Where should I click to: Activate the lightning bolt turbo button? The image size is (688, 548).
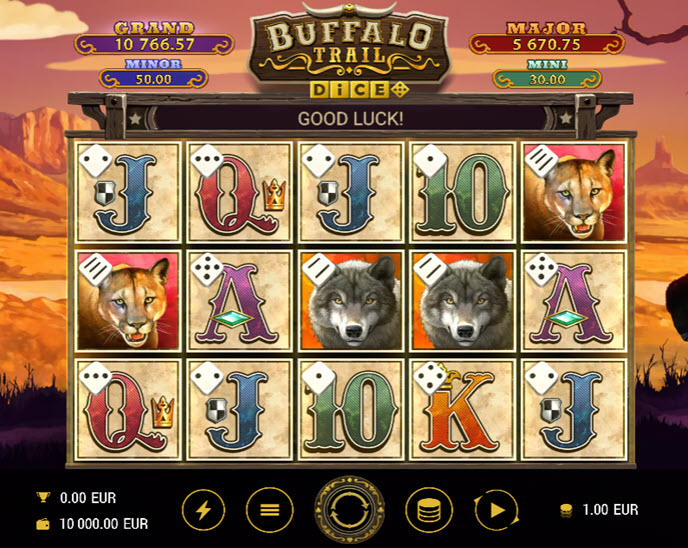[203, 510]
